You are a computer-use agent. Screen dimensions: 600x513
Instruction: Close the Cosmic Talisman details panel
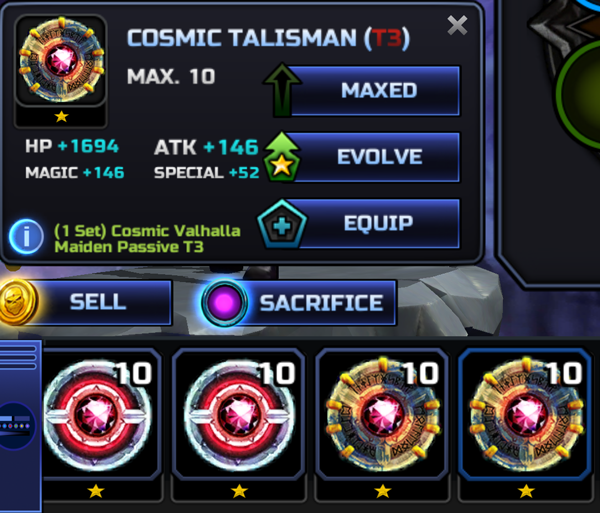[x=457, y=26]
